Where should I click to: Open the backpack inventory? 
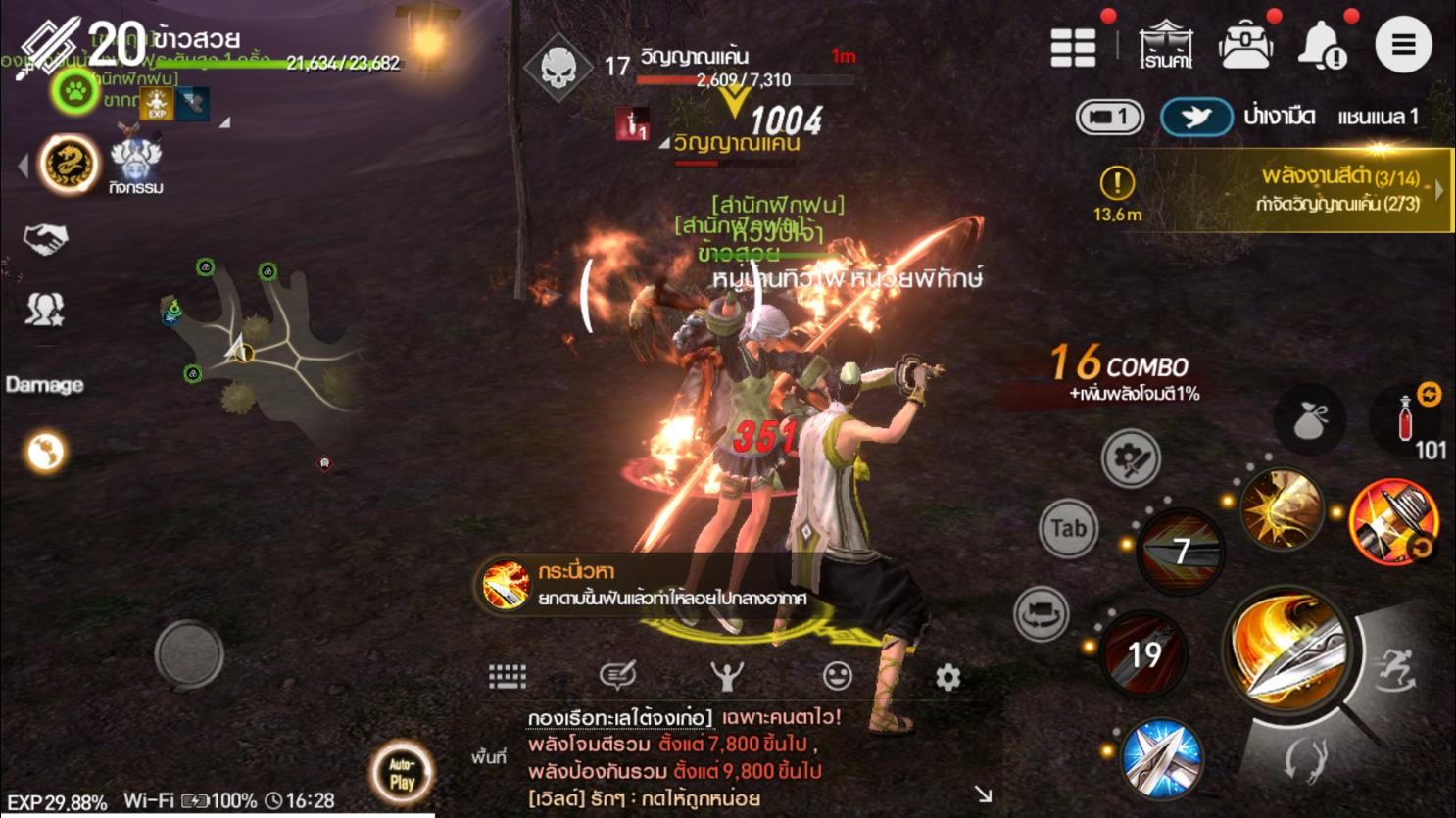(x=1245, y=45)
